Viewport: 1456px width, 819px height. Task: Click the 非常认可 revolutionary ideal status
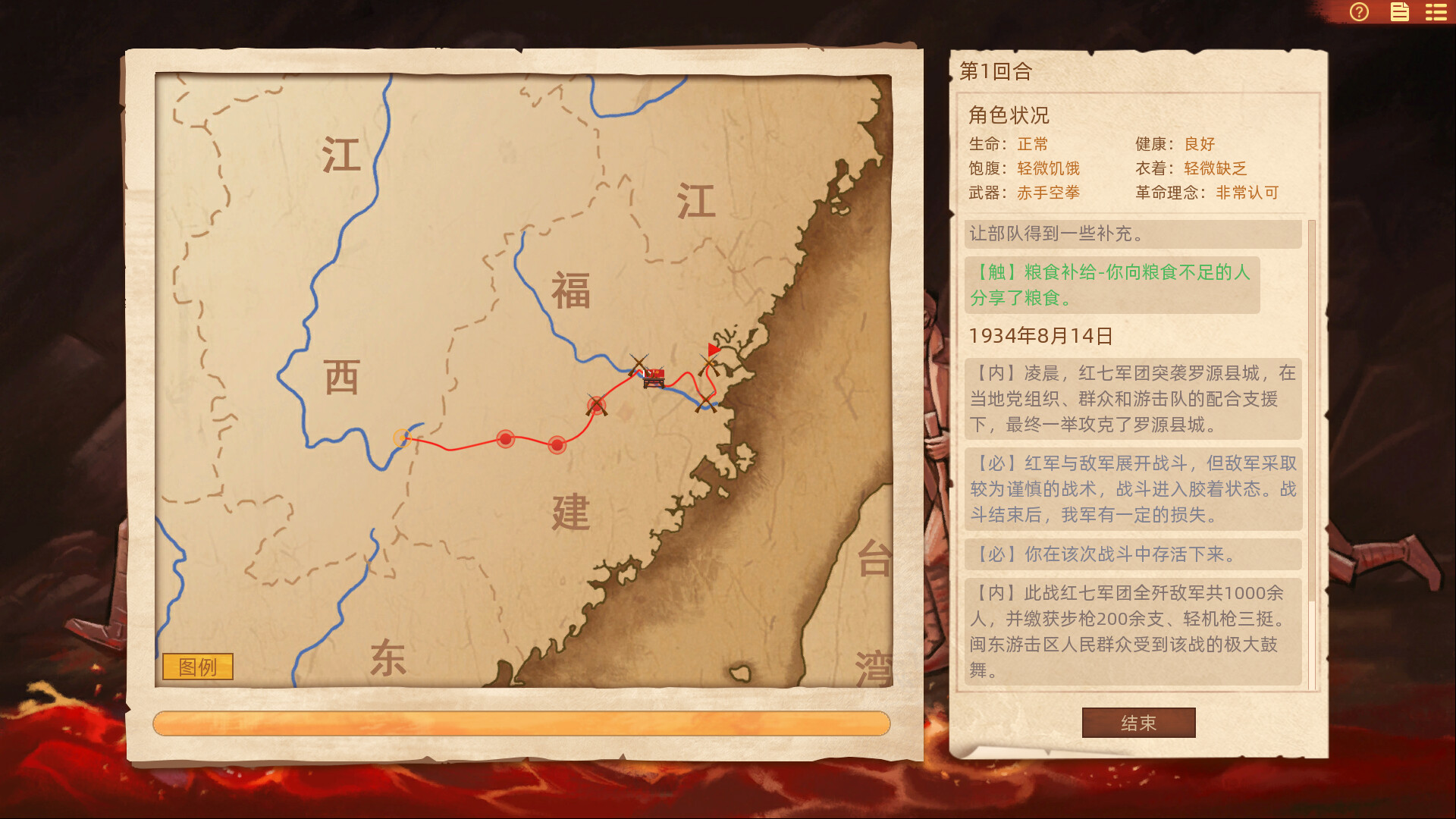click(x=1246, y=193)
